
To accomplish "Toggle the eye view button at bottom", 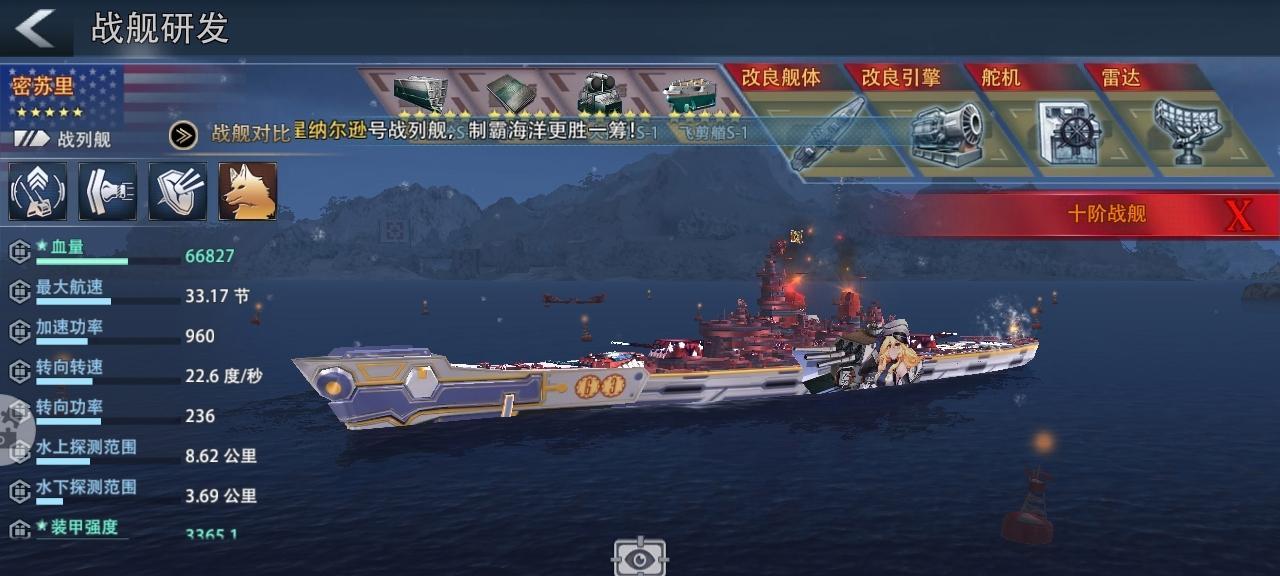I will (639, 556).
